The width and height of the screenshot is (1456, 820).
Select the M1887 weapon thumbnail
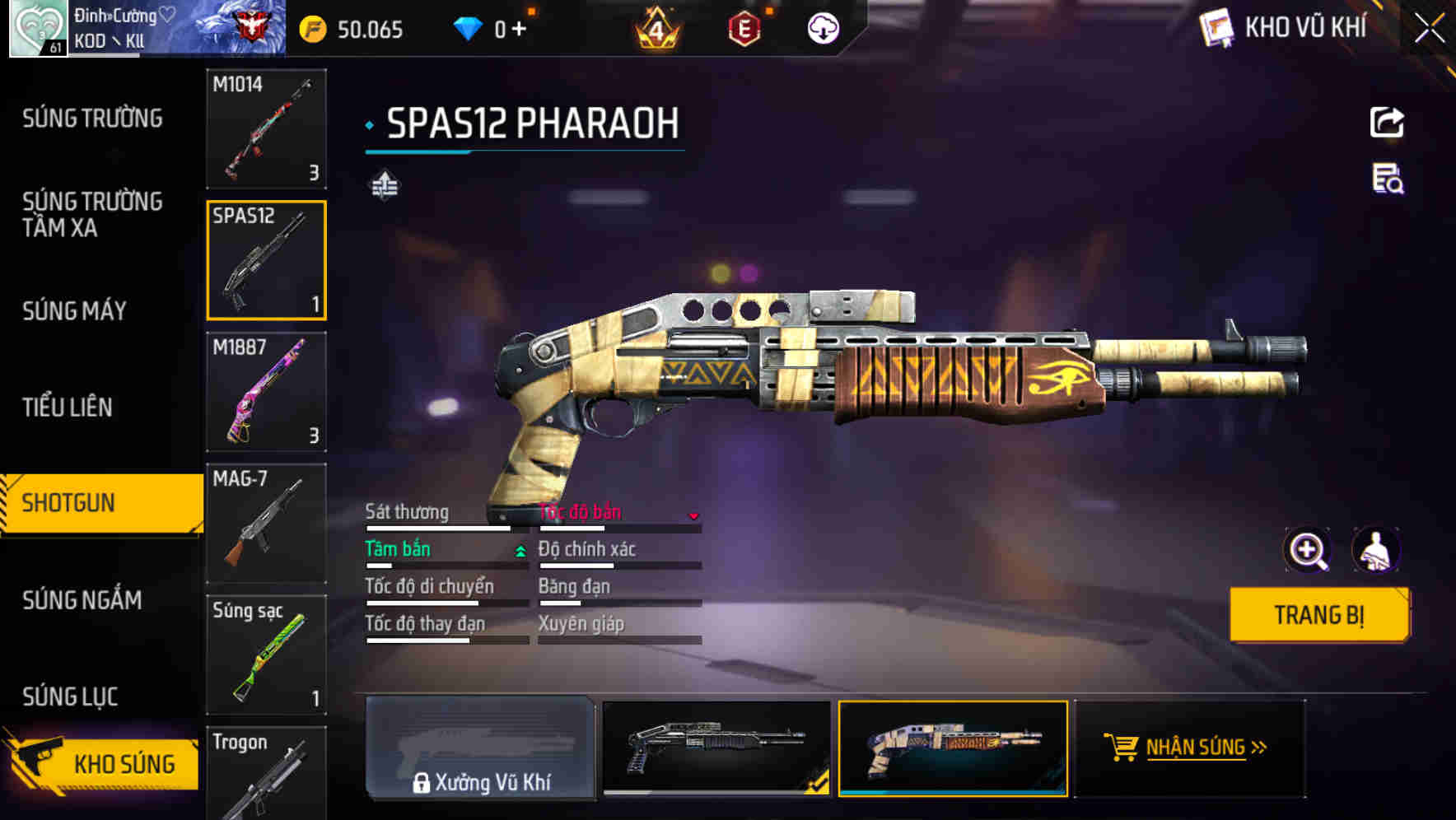click(x=266, y=393)
